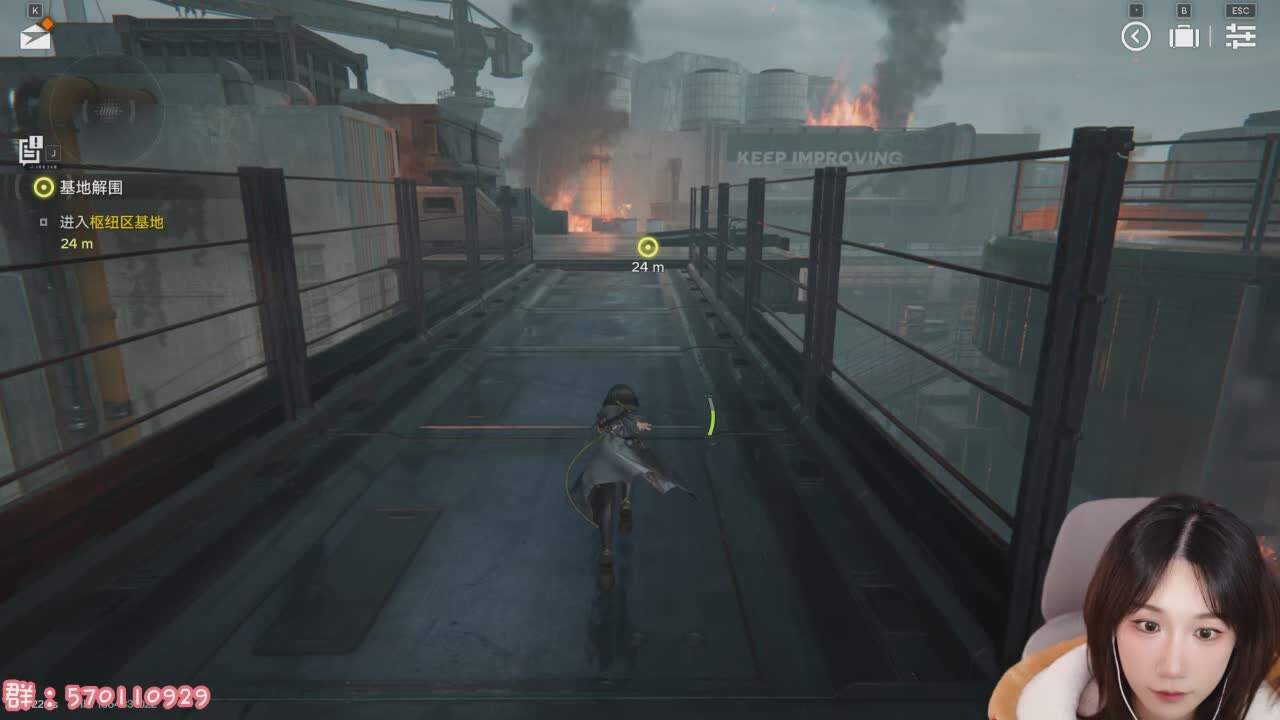Open the mission log icon

30,151
